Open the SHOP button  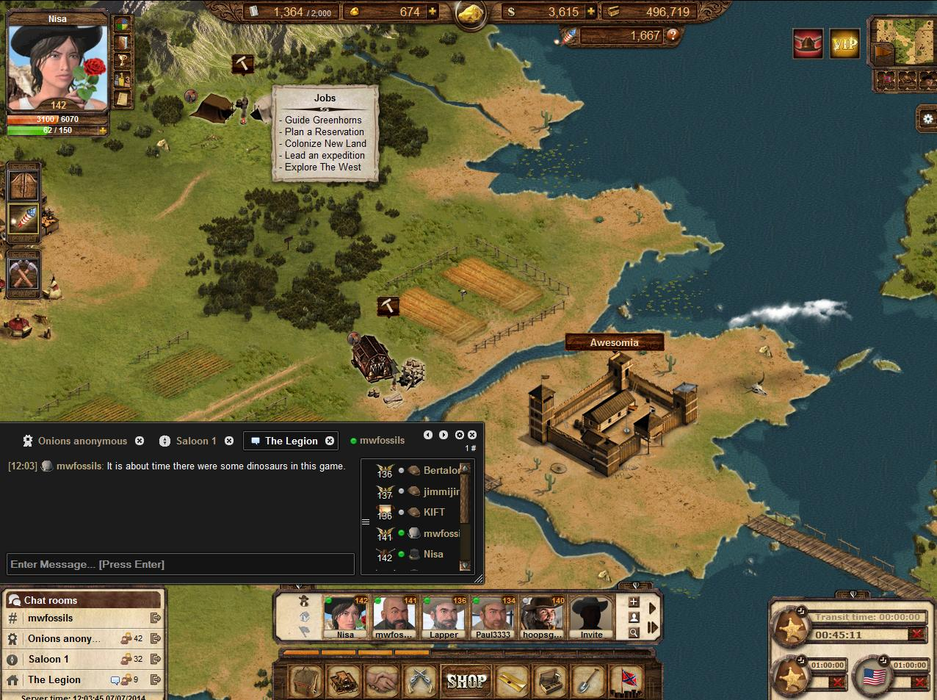coord(466,681)
